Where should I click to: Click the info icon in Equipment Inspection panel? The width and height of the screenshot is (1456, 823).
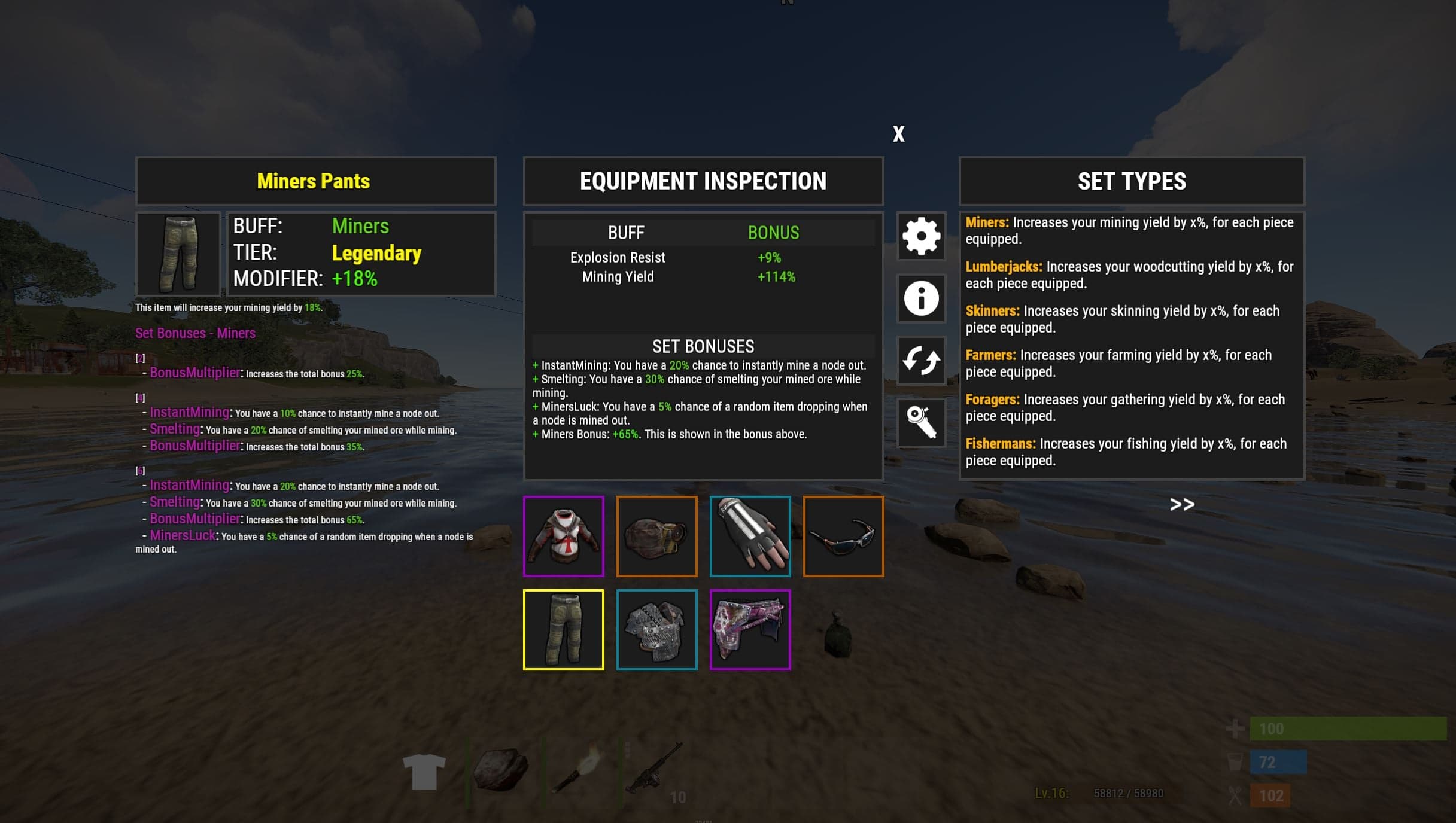pos(920,298)
